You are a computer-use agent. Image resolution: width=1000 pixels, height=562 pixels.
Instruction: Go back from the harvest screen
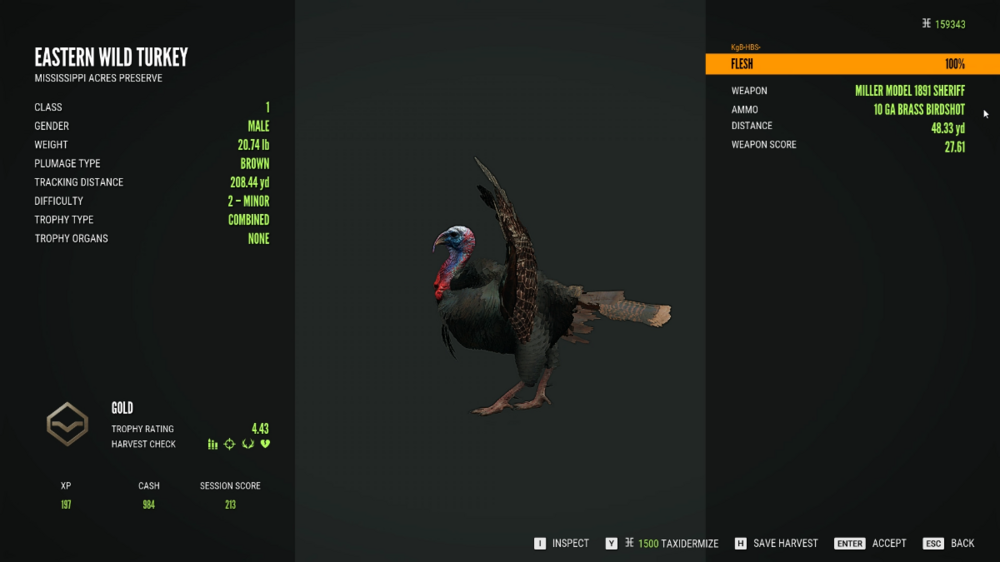(949, 543)
